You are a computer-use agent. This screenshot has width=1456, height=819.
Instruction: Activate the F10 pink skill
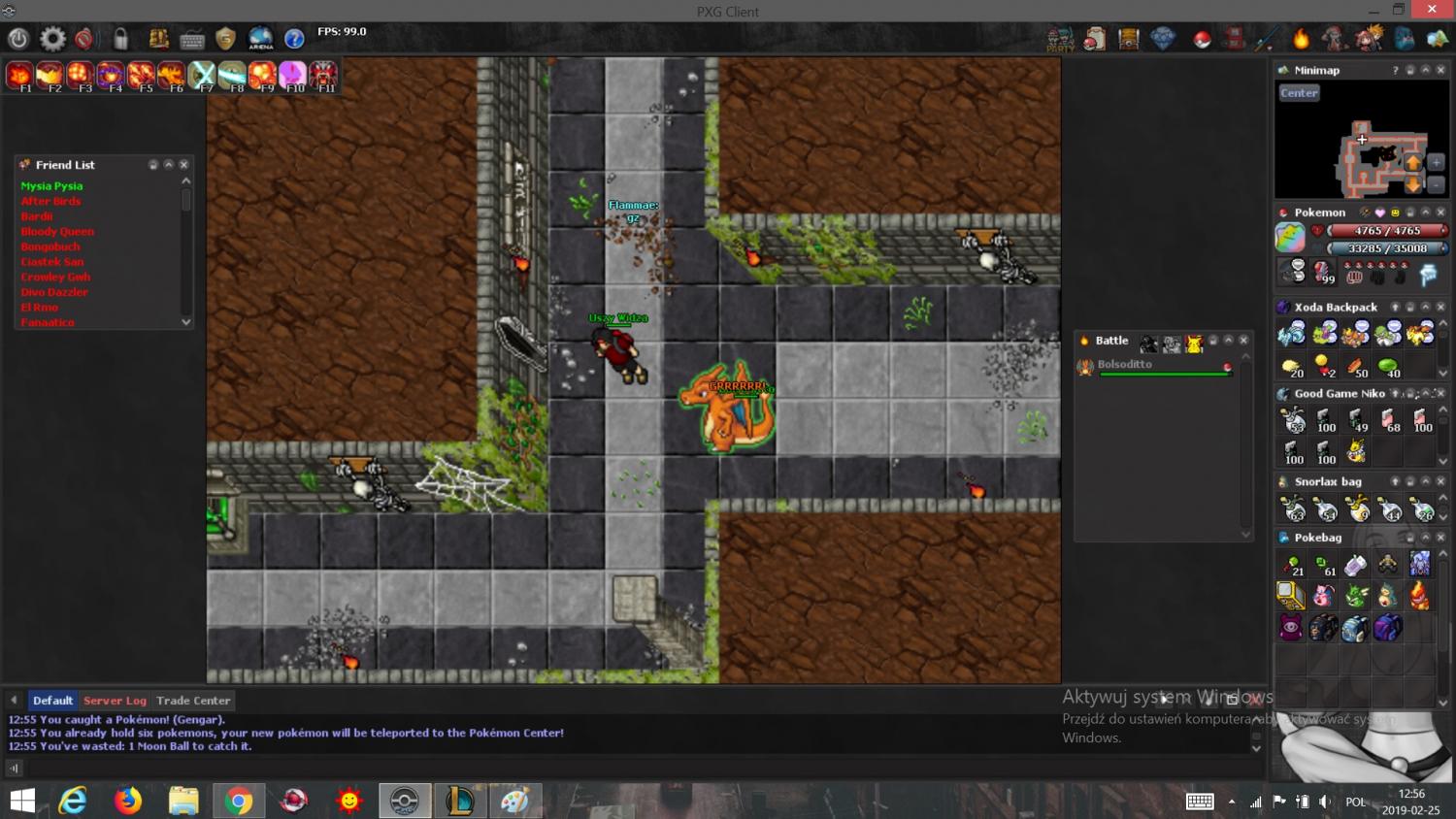tap(292, 75)
